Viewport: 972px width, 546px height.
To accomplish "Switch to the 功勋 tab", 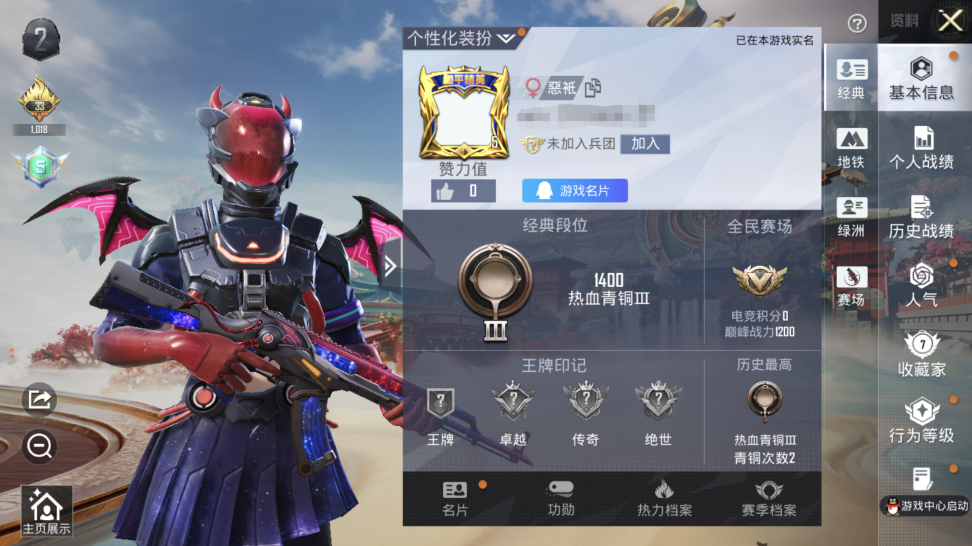I will 561,498.
